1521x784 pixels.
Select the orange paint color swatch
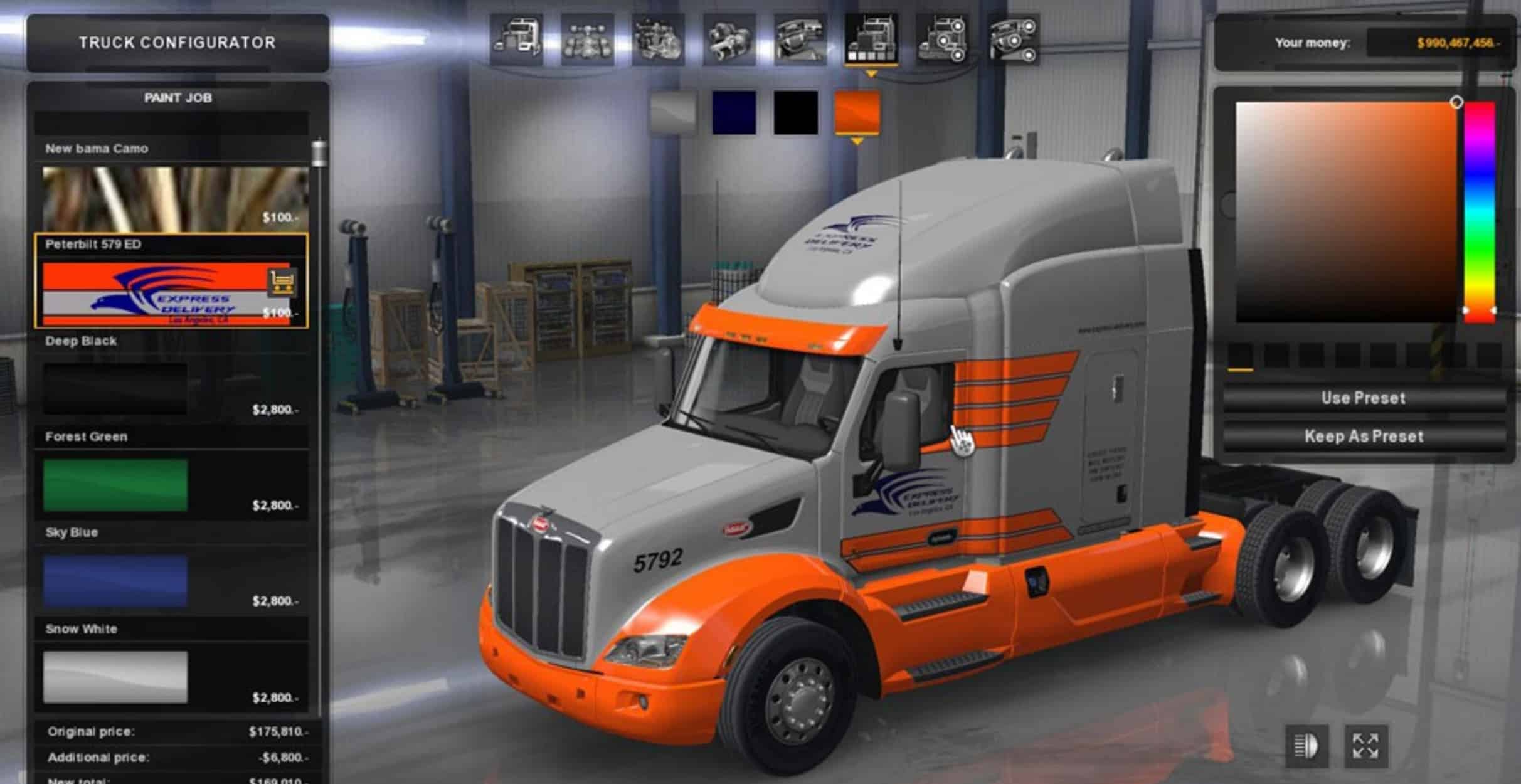857,113
